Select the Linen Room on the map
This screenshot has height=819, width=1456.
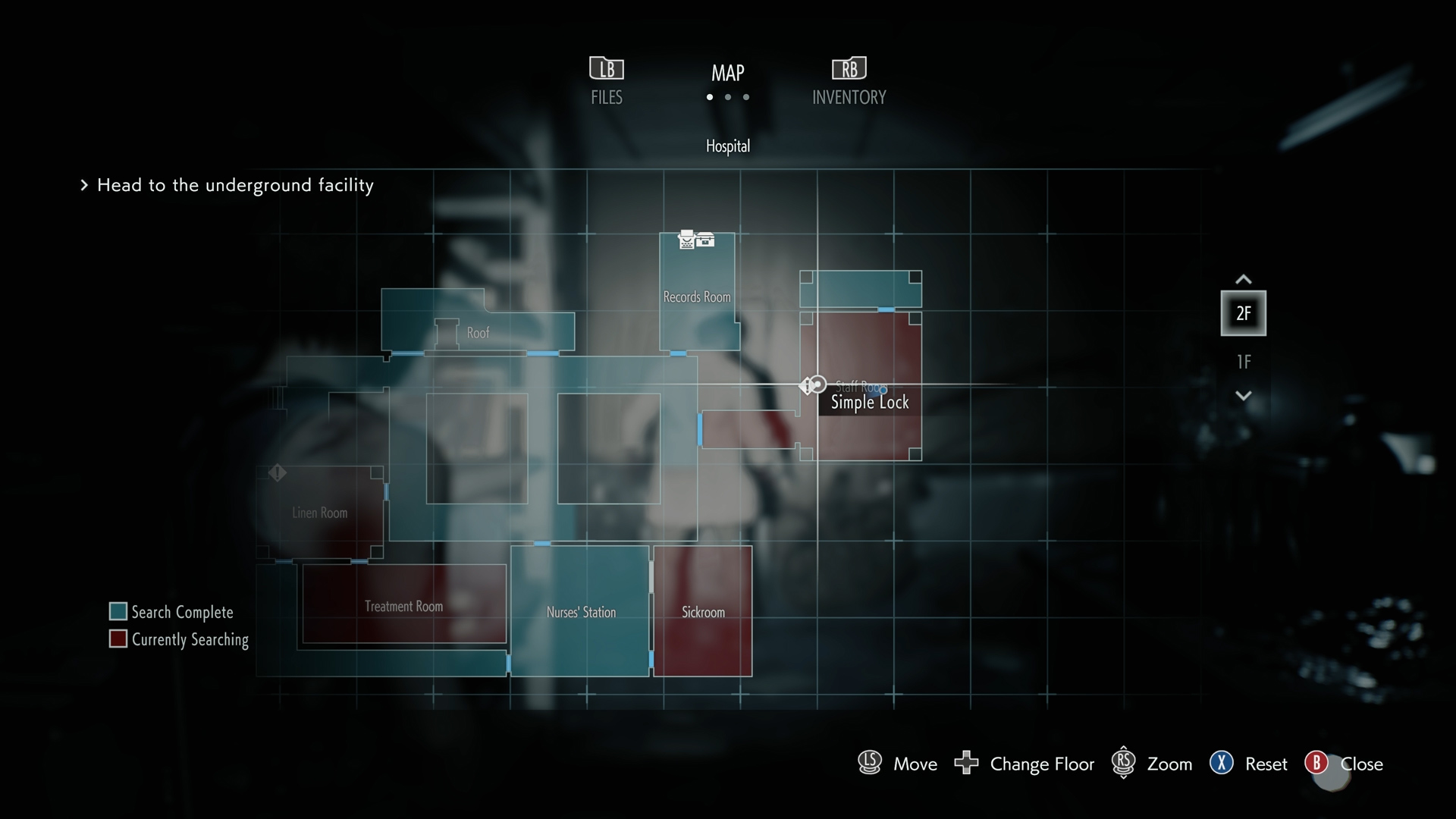(x=319, y=513)
